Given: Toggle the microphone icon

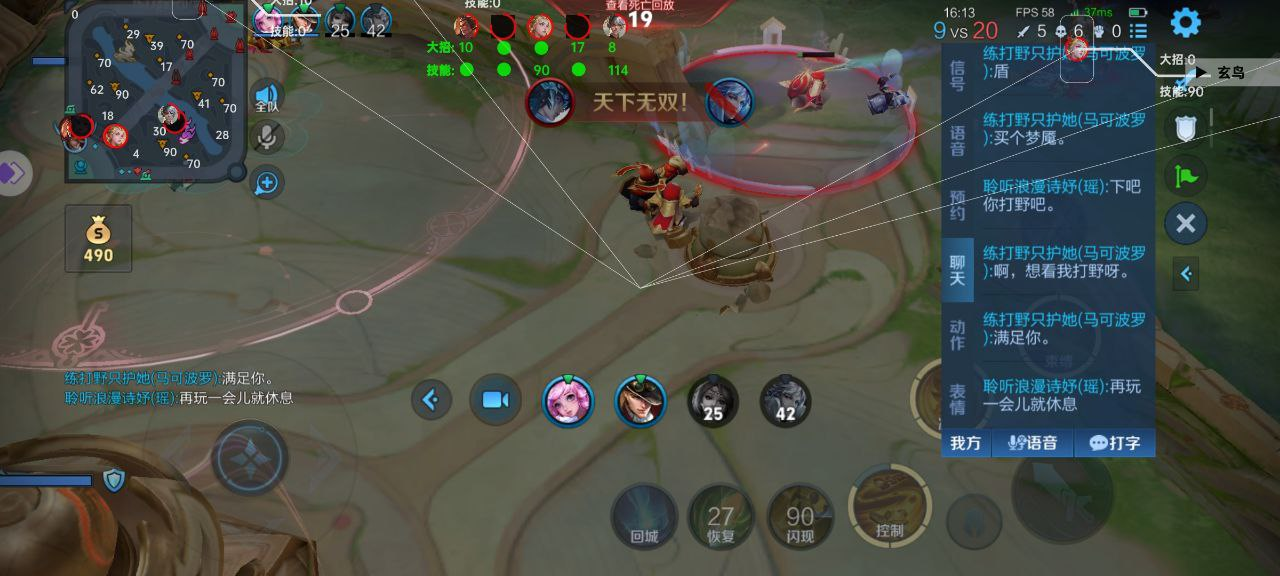Looking at the screenshot, I should point(266,138).
